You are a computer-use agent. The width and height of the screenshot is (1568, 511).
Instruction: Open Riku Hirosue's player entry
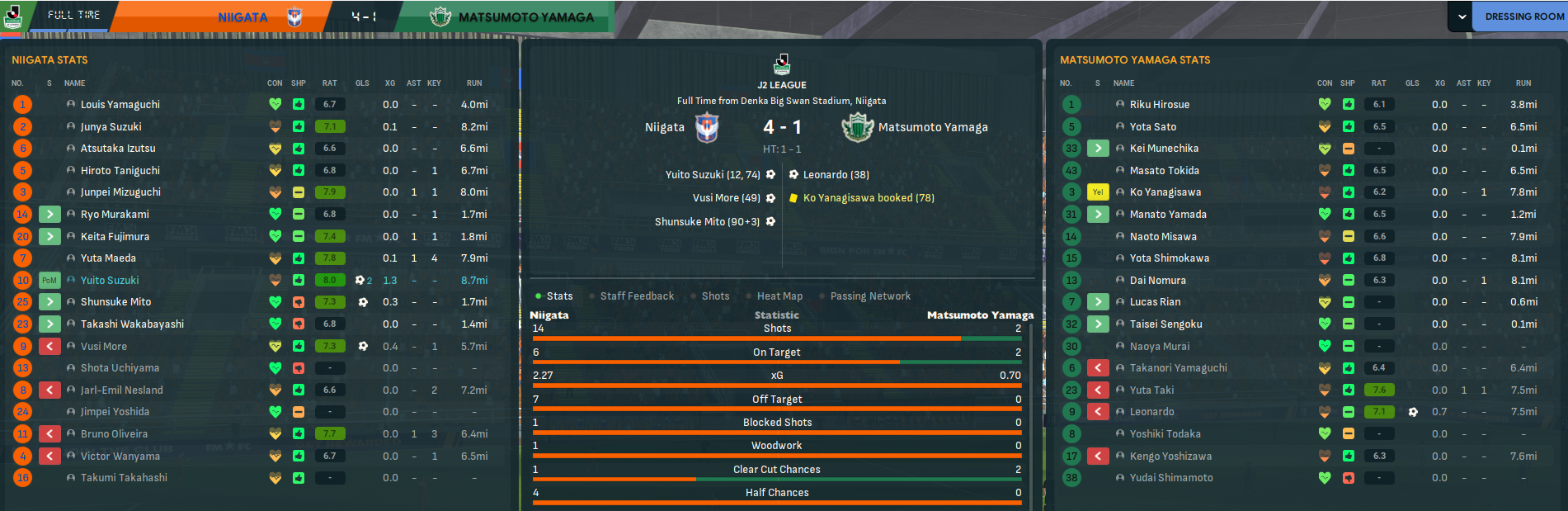[1160, 105]
